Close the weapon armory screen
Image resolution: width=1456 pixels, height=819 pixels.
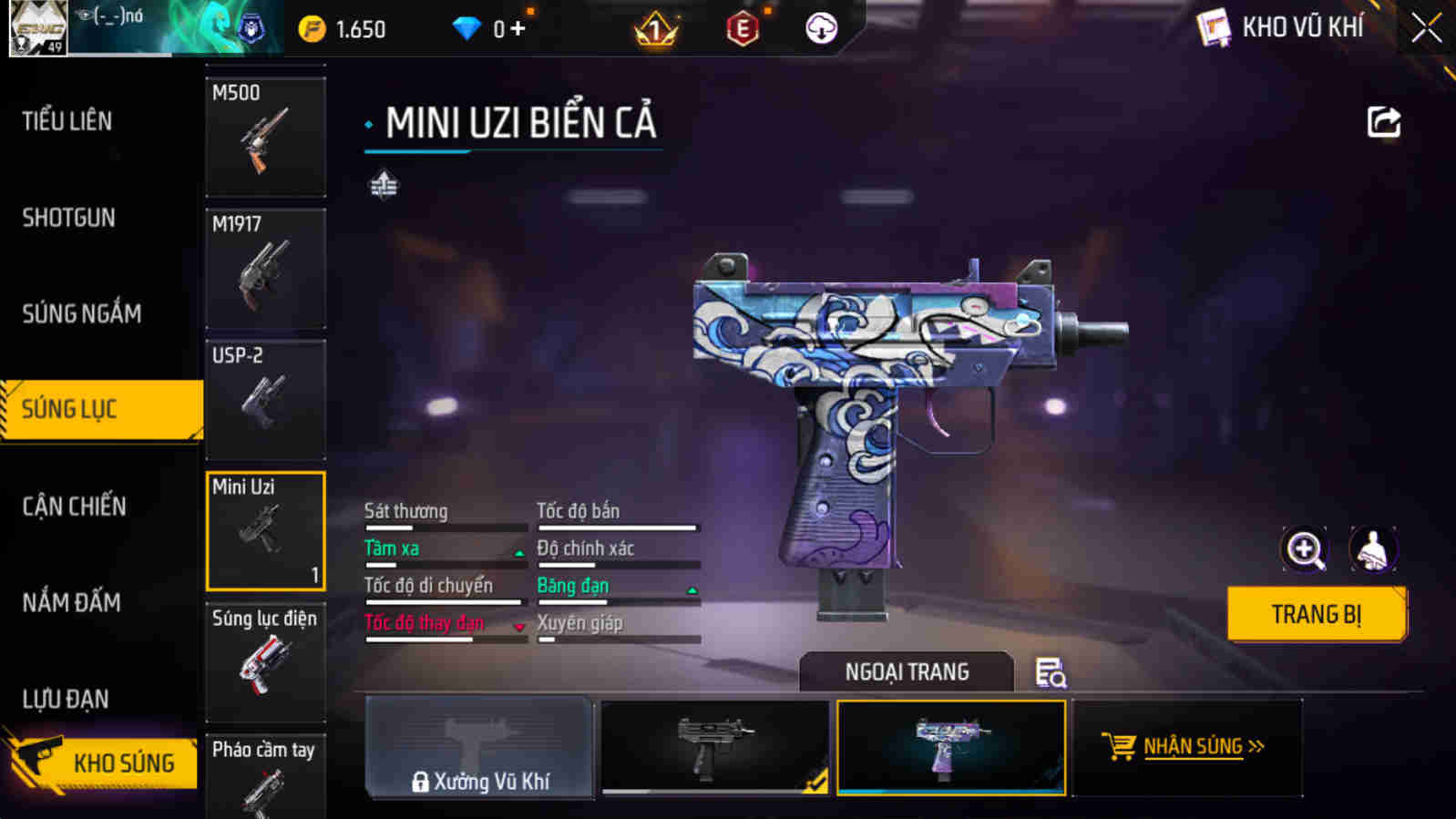[x=1426, y=28]
